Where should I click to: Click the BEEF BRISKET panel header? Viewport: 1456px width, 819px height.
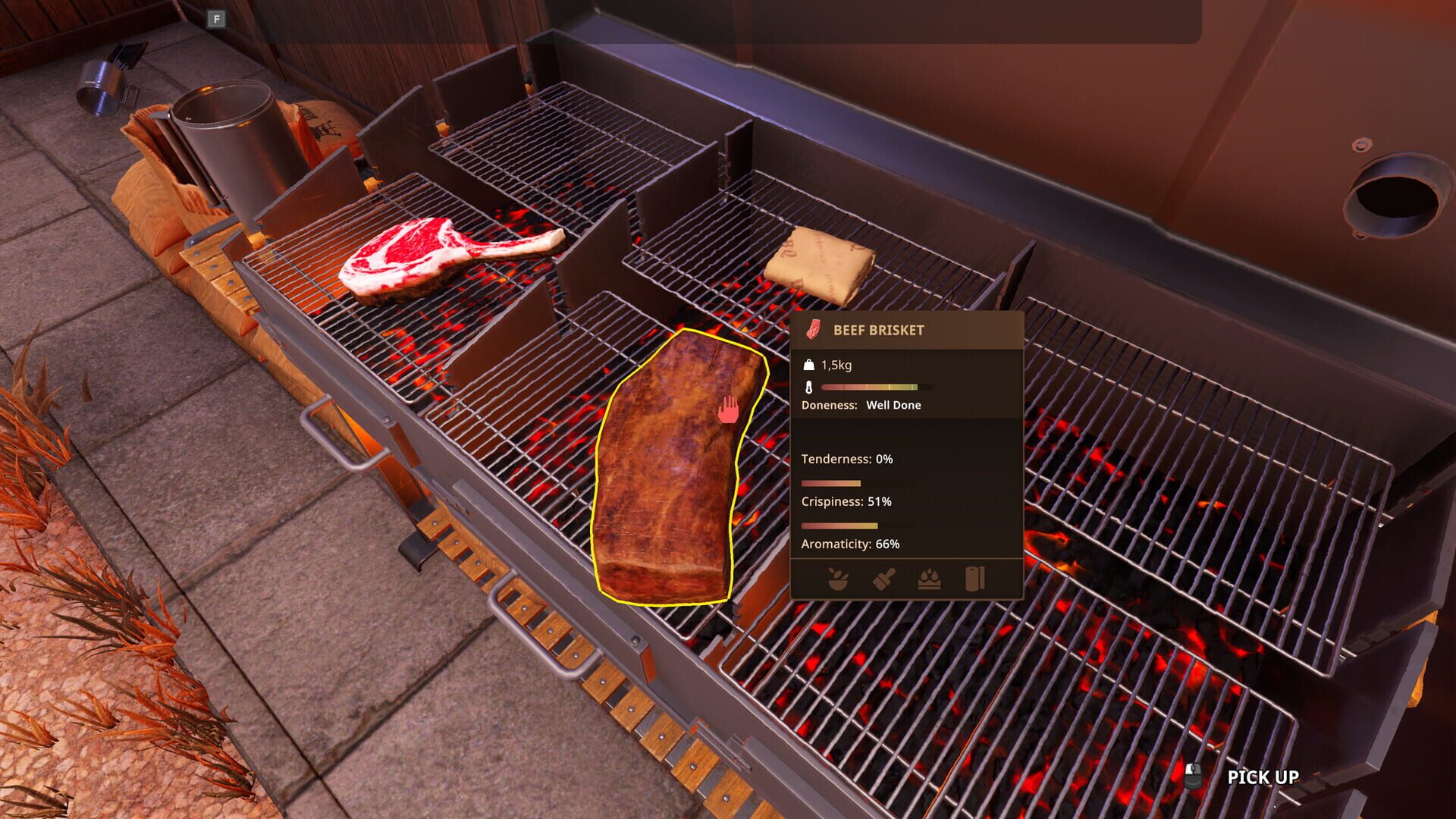[880, 331]
